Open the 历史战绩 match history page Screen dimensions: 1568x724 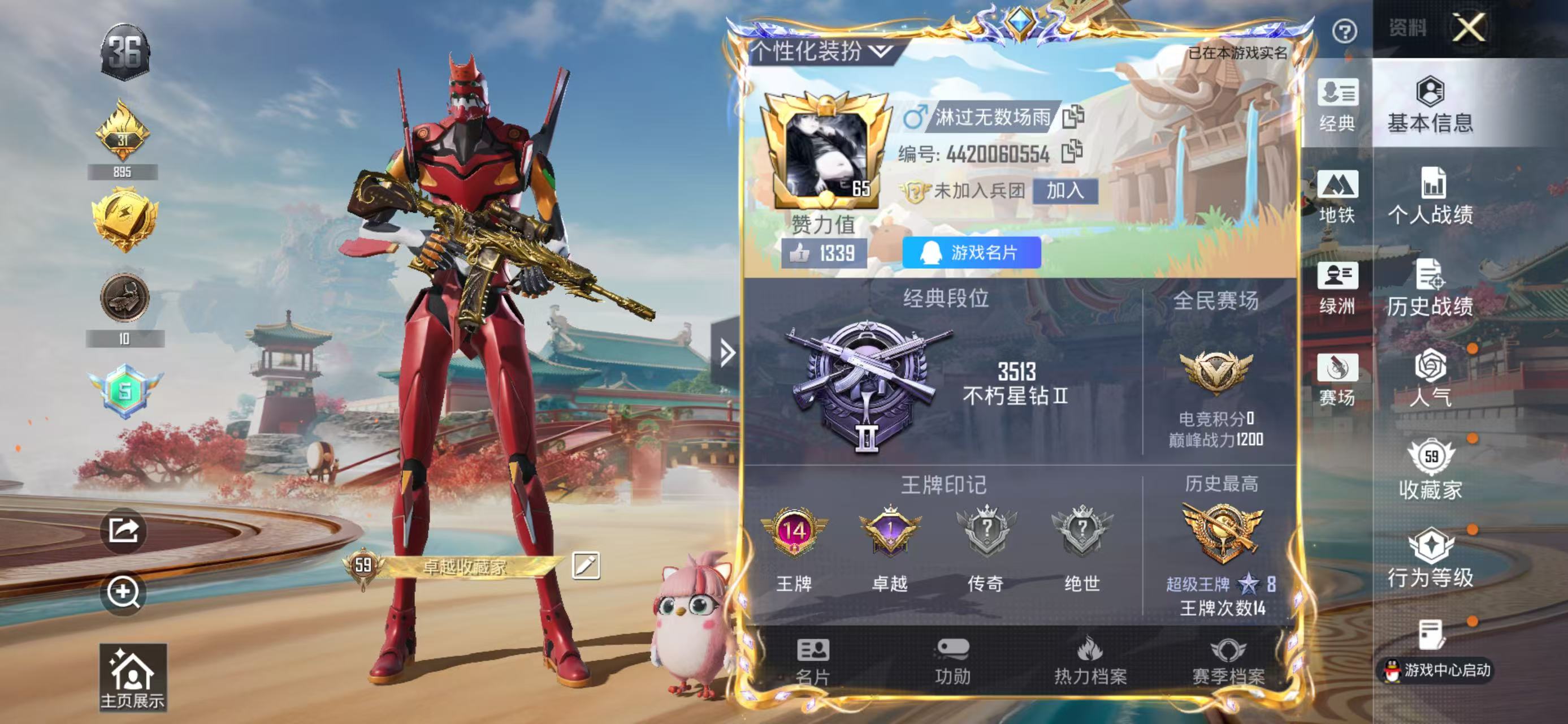point(1431,288)
